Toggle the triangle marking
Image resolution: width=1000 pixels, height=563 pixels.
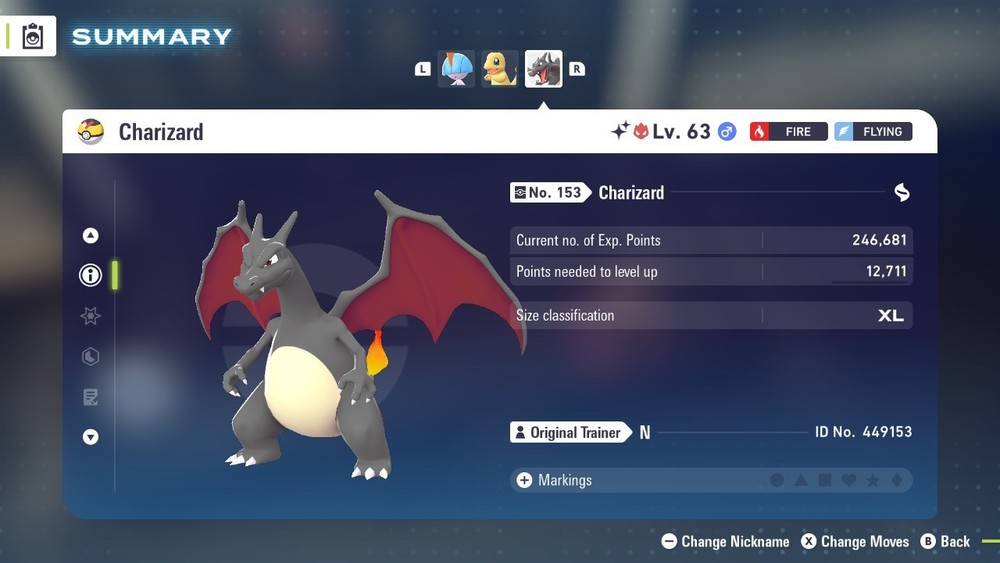pos(801,481)
